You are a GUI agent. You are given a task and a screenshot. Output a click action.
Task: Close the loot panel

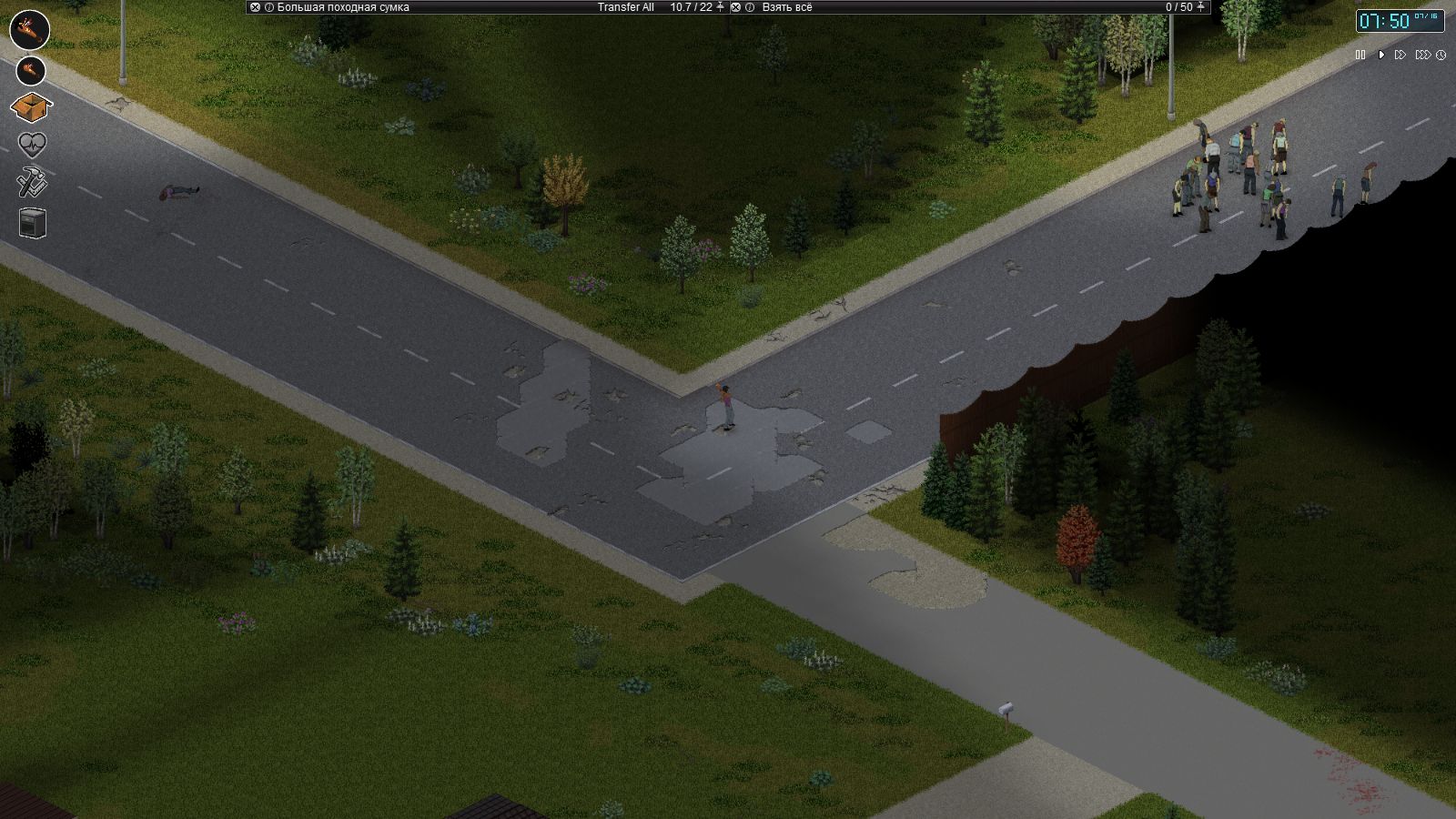tap(736, 7)
